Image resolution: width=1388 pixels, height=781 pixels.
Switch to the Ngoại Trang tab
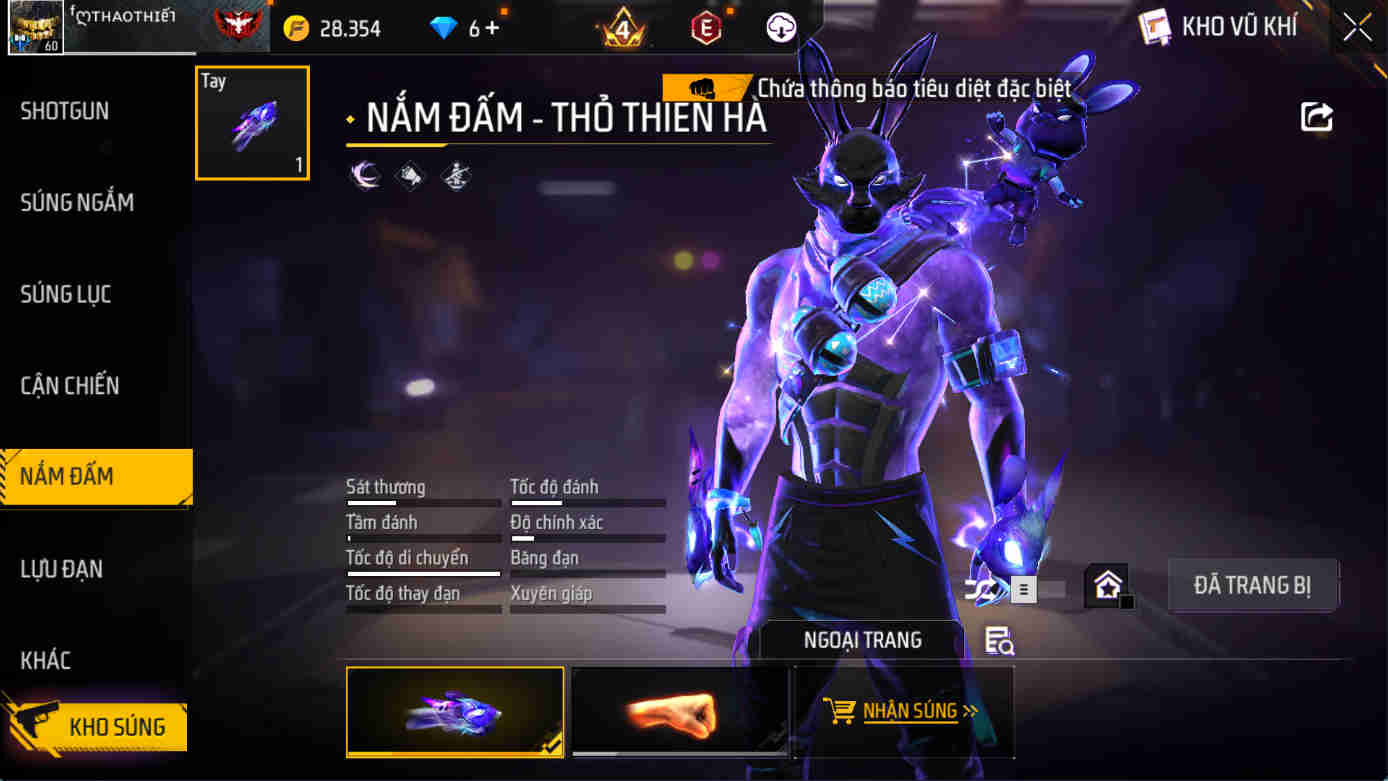pos(861,640)
